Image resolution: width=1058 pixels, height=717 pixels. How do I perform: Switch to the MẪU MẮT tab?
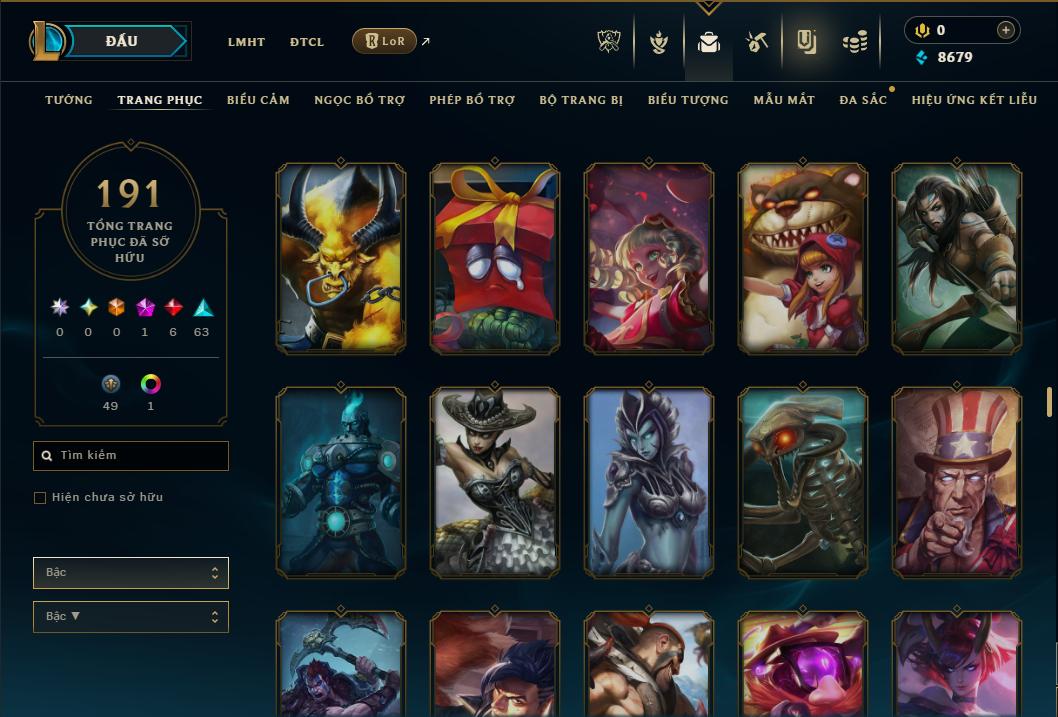pos(784,100)
